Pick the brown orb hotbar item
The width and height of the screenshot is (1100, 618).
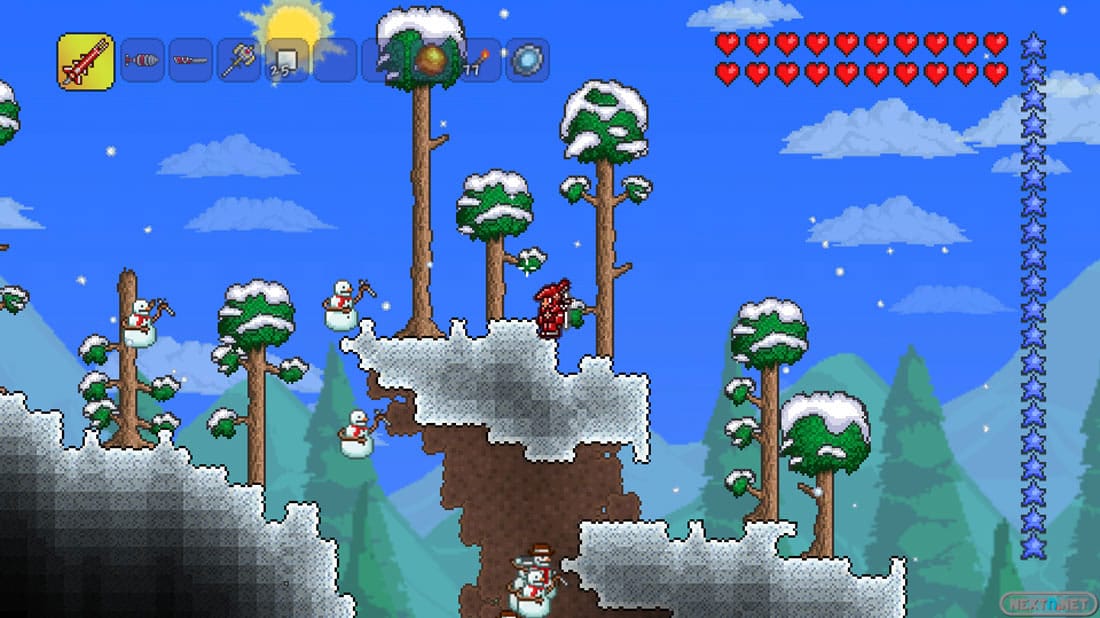tap(432, 60)
